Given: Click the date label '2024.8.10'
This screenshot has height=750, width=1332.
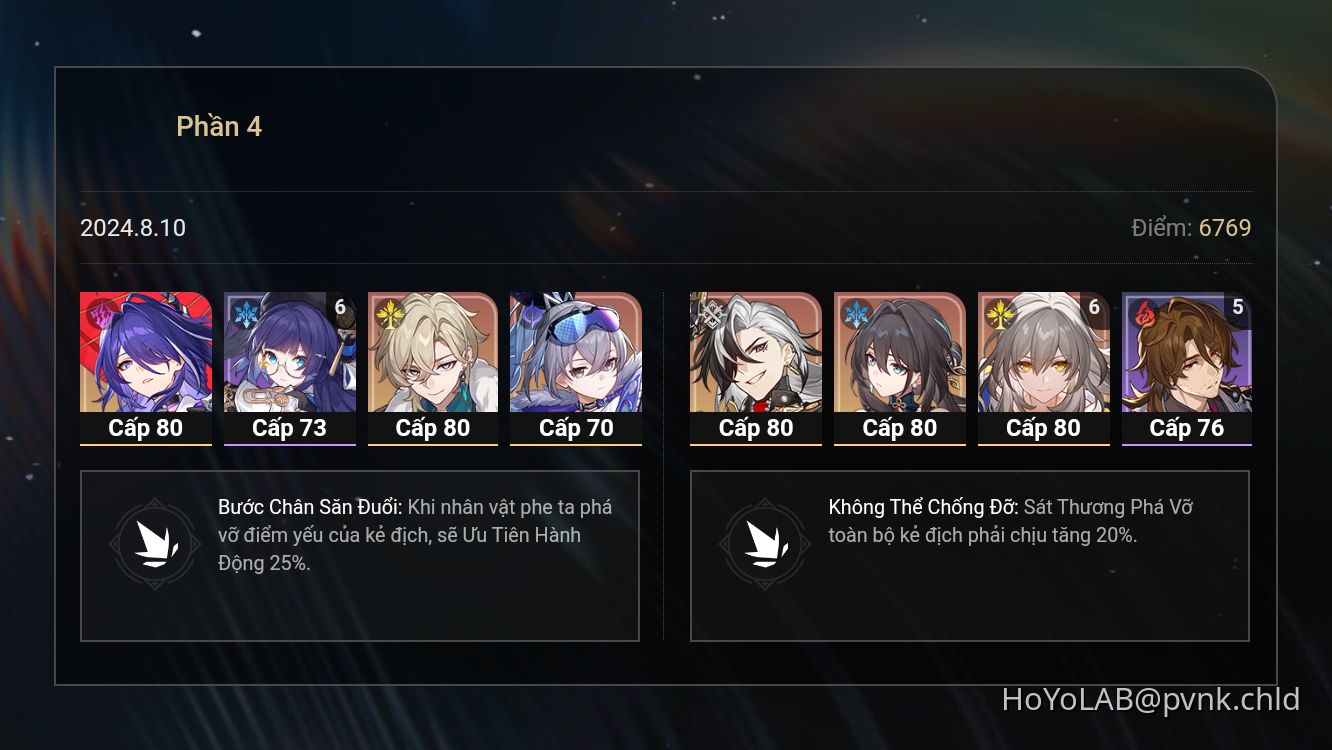Looking at the screenshot, I should point(132,228).
